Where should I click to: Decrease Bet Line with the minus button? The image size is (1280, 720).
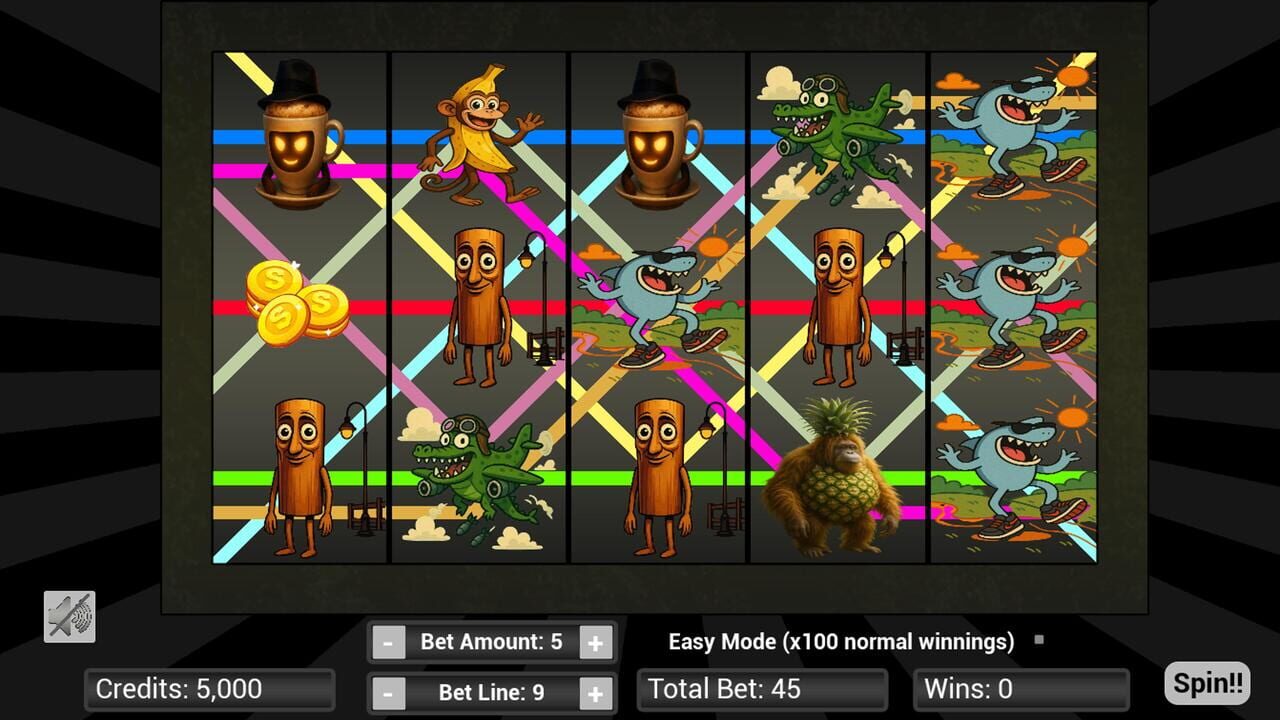point(390,691)
